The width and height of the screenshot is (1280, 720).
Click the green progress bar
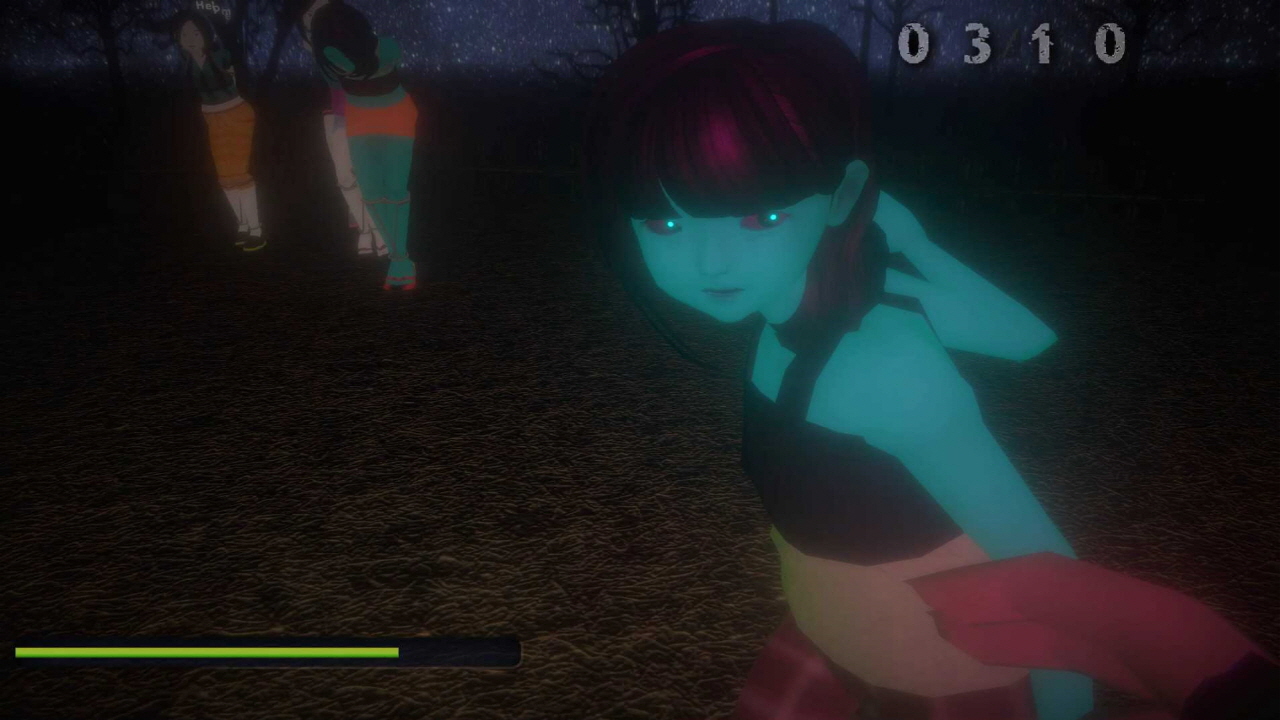(200, 652)
